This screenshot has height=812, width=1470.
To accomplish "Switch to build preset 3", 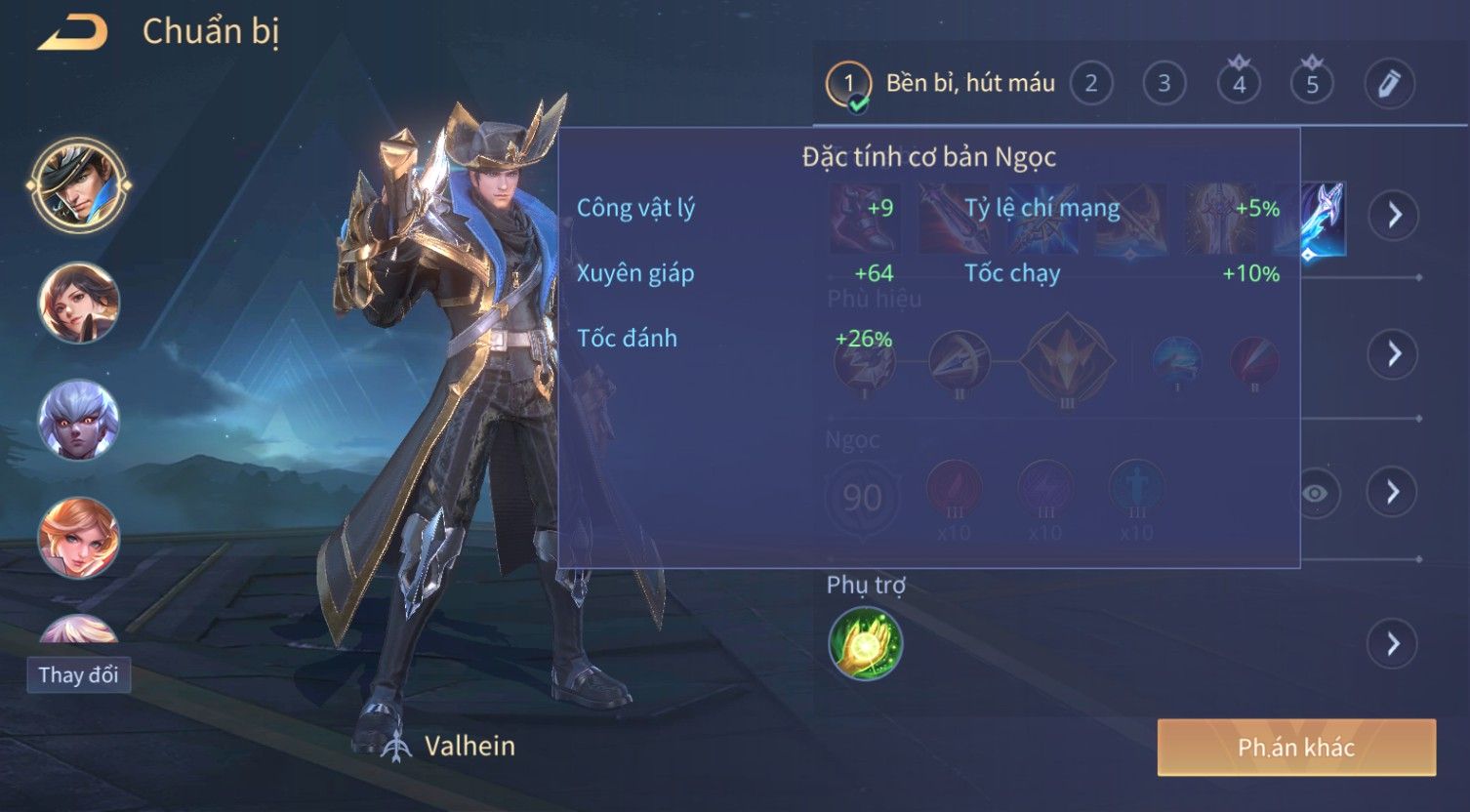I will pyautogui.click(x=1164, y=84).
